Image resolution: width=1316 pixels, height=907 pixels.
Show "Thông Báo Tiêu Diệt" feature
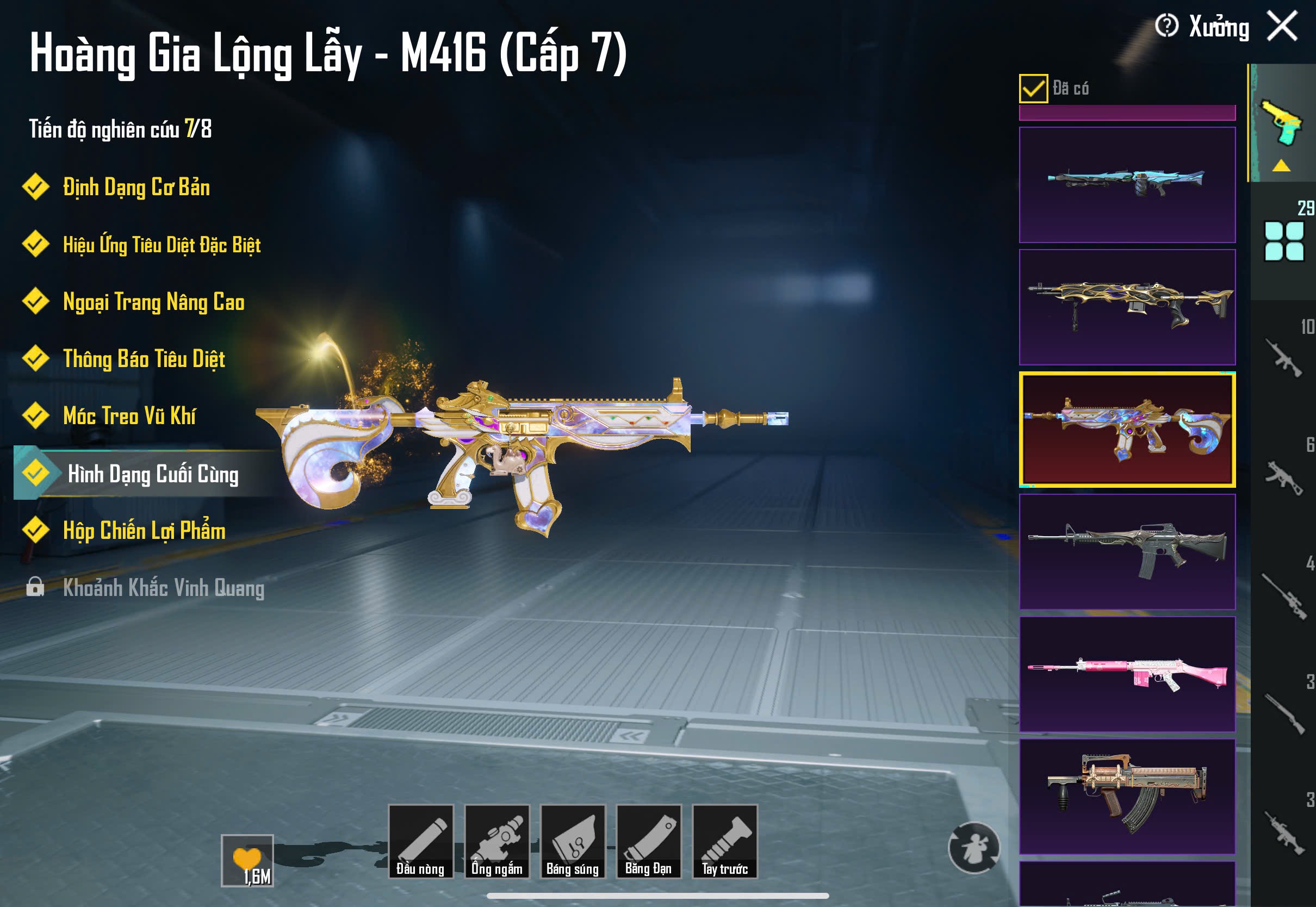[x=144, y=358]
